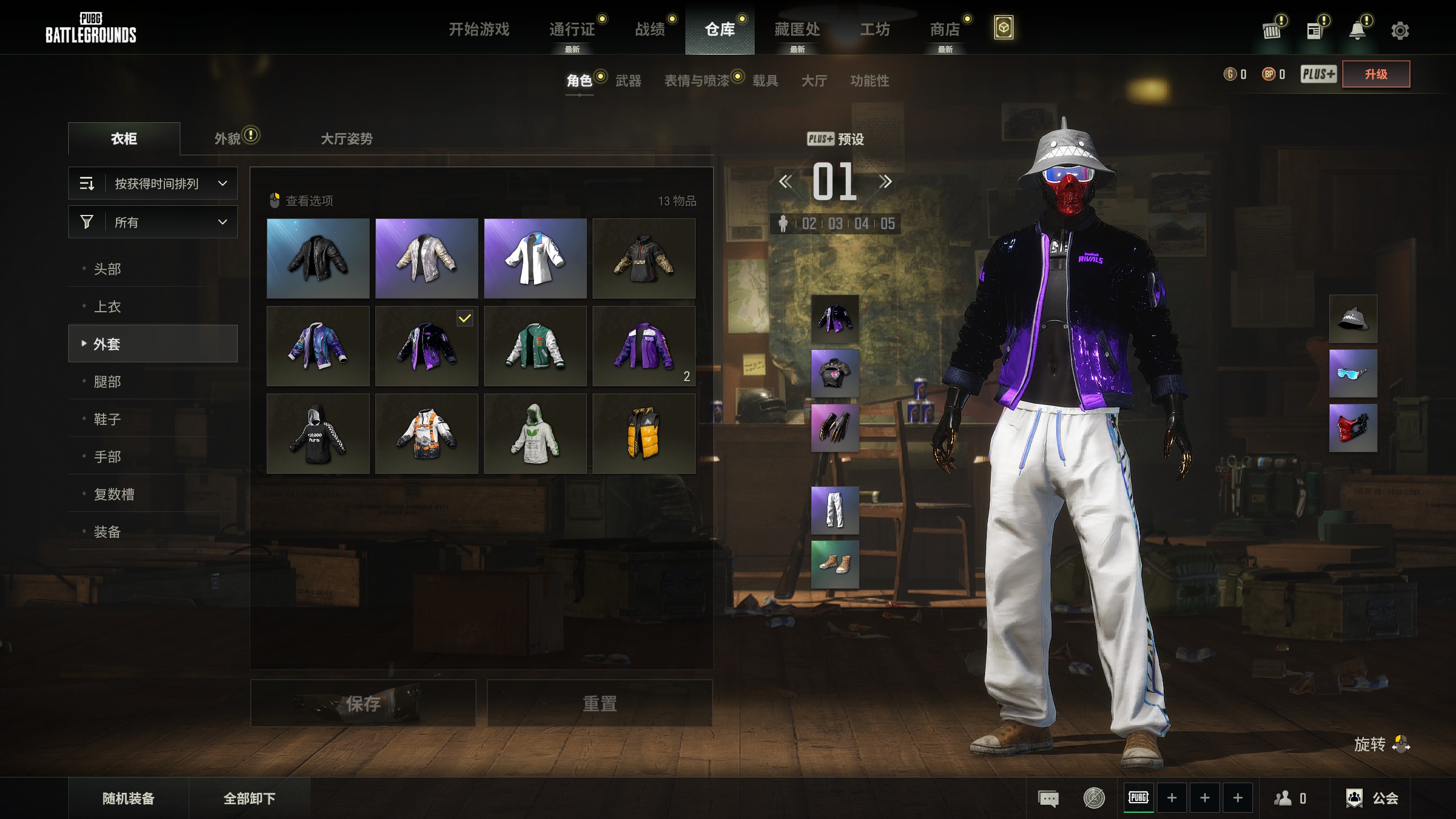Choose the 头部 head category

click(107, 268)
